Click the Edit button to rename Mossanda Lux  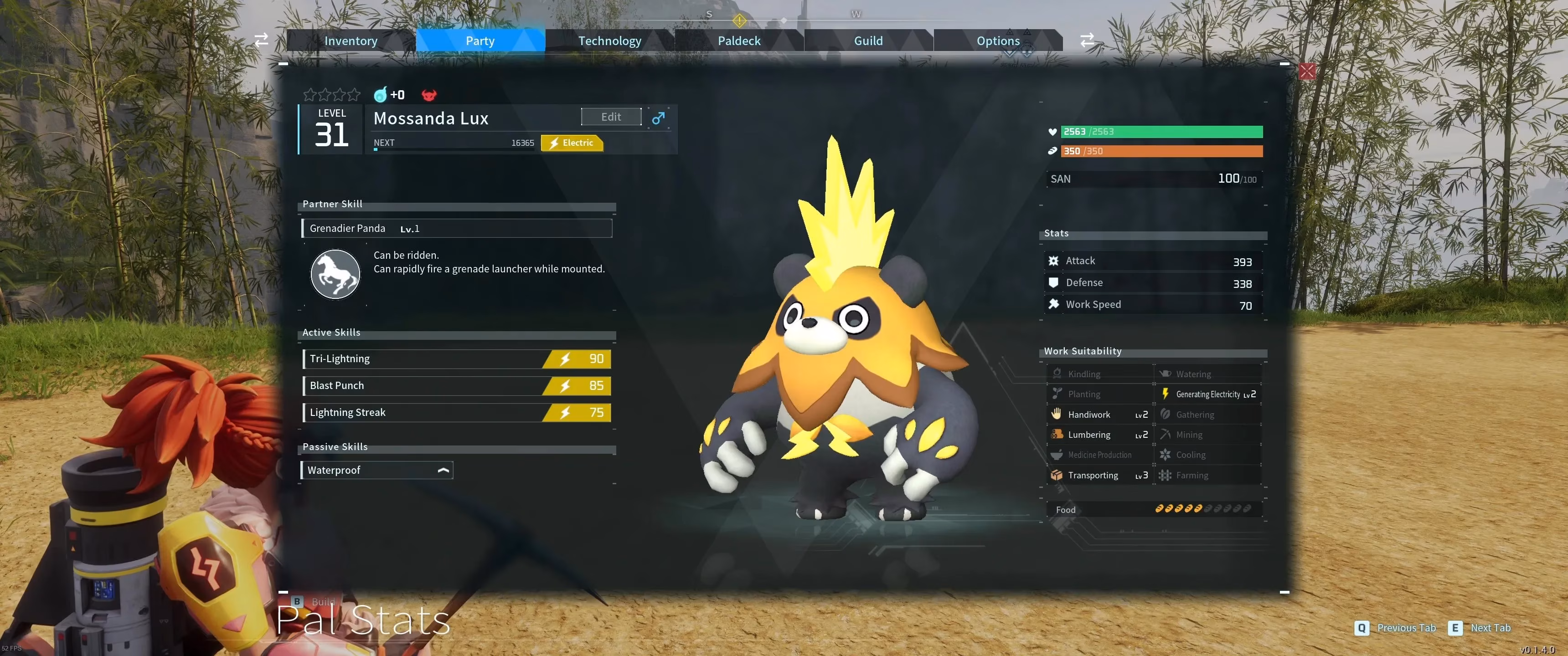coord(610,116)
